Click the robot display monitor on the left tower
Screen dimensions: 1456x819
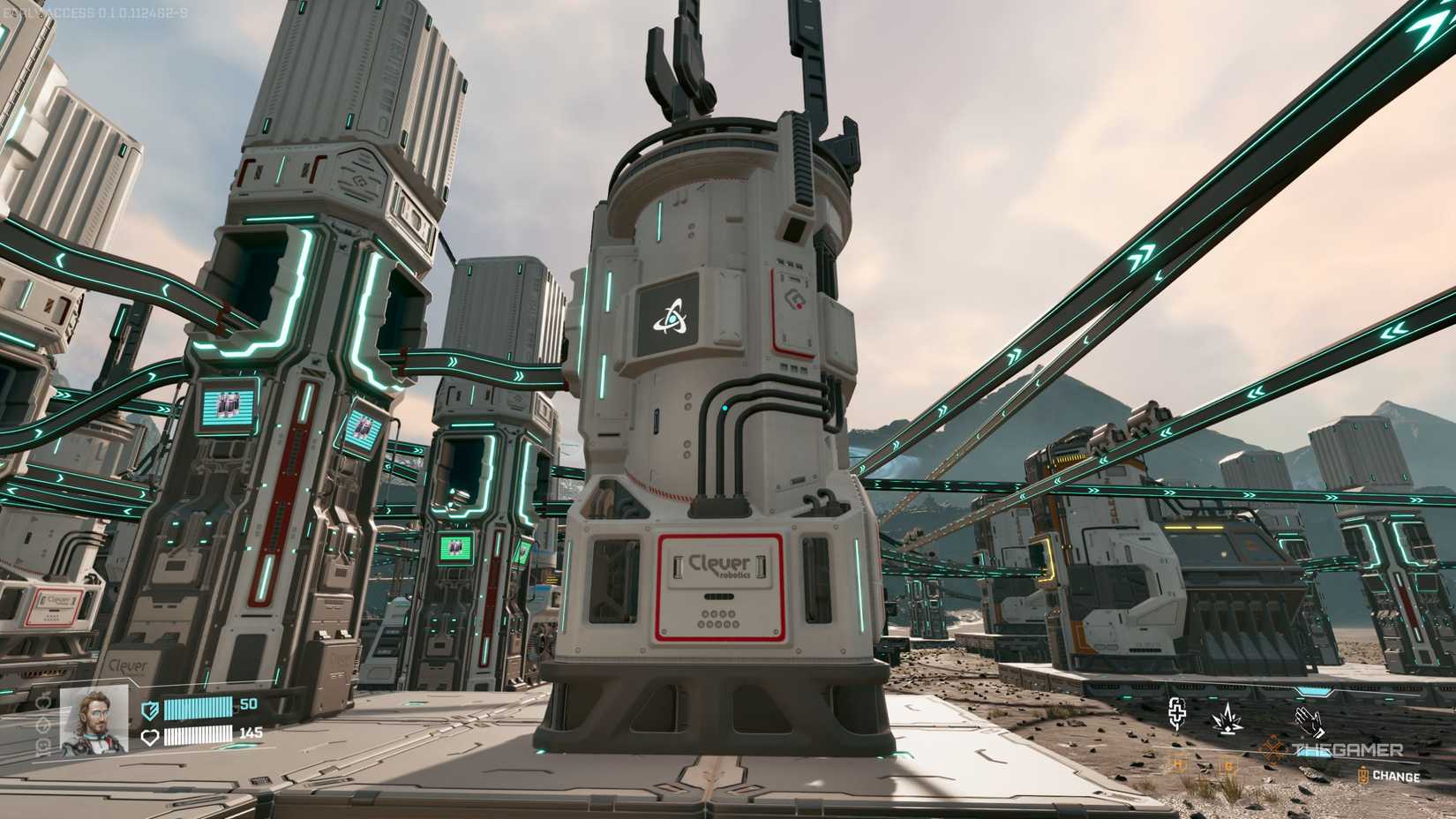coord(228,406)
